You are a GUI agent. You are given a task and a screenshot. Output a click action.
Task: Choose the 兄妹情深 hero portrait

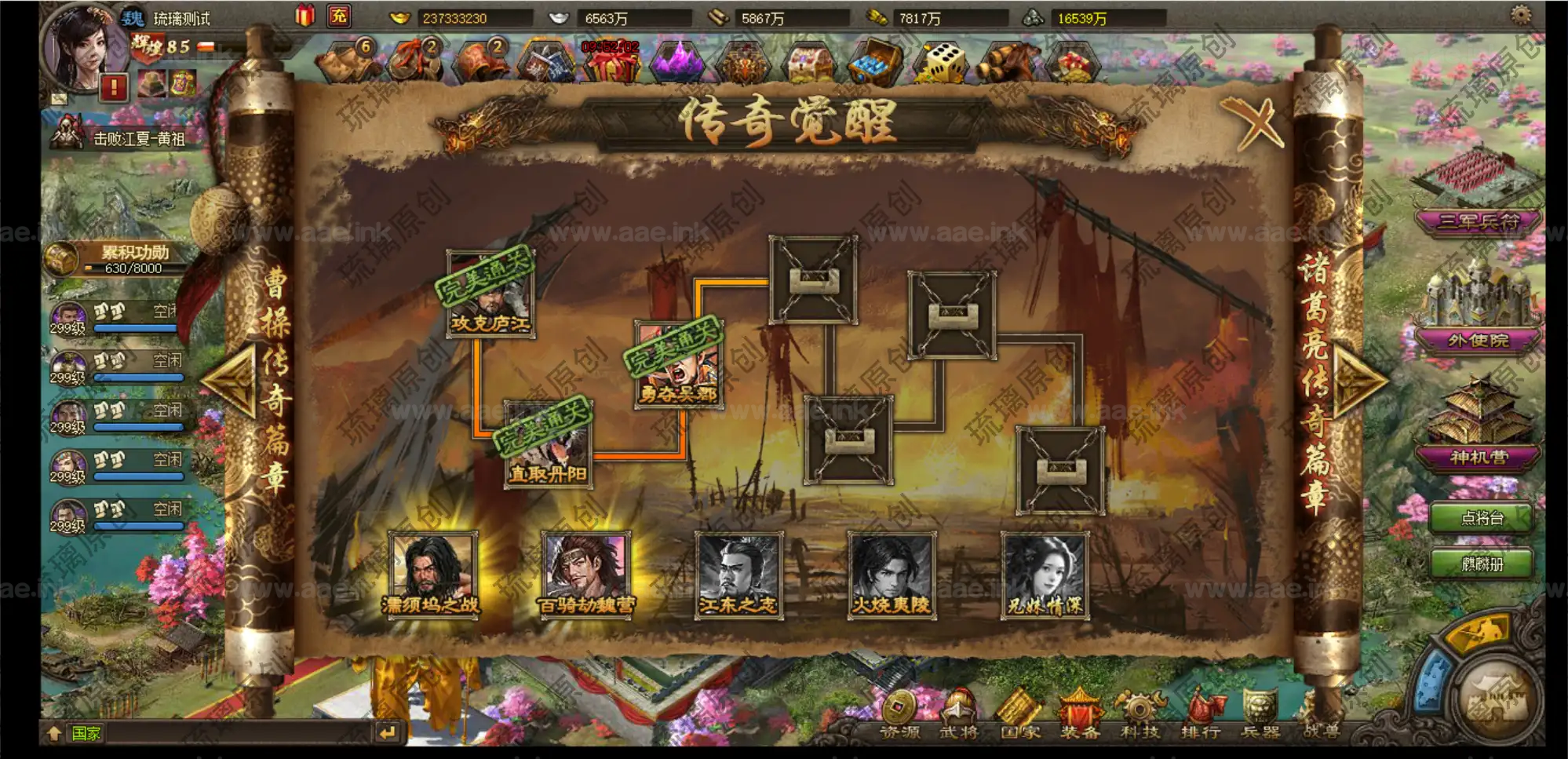pos(1045,575)
